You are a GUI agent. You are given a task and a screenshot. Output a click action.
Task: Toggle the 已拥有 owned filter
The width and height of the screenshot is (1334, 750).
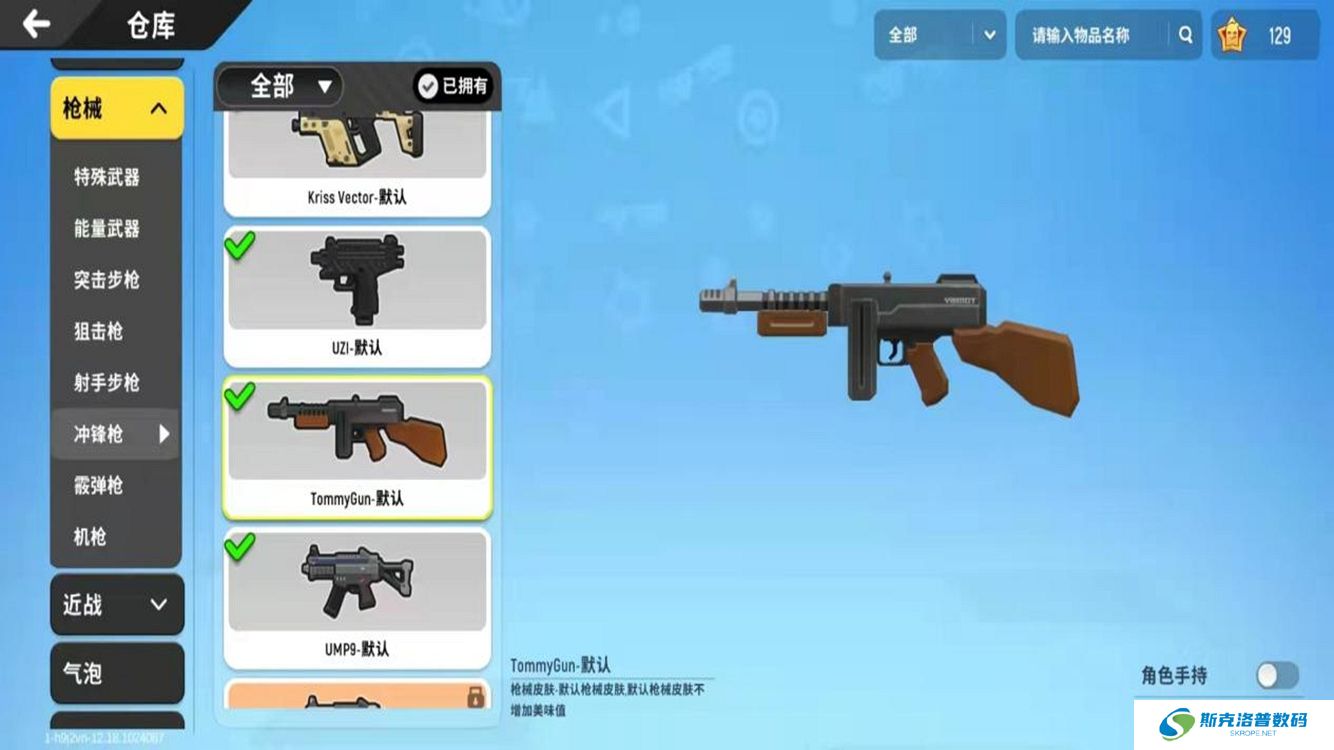pyautogui.click(x=453, y=86)
